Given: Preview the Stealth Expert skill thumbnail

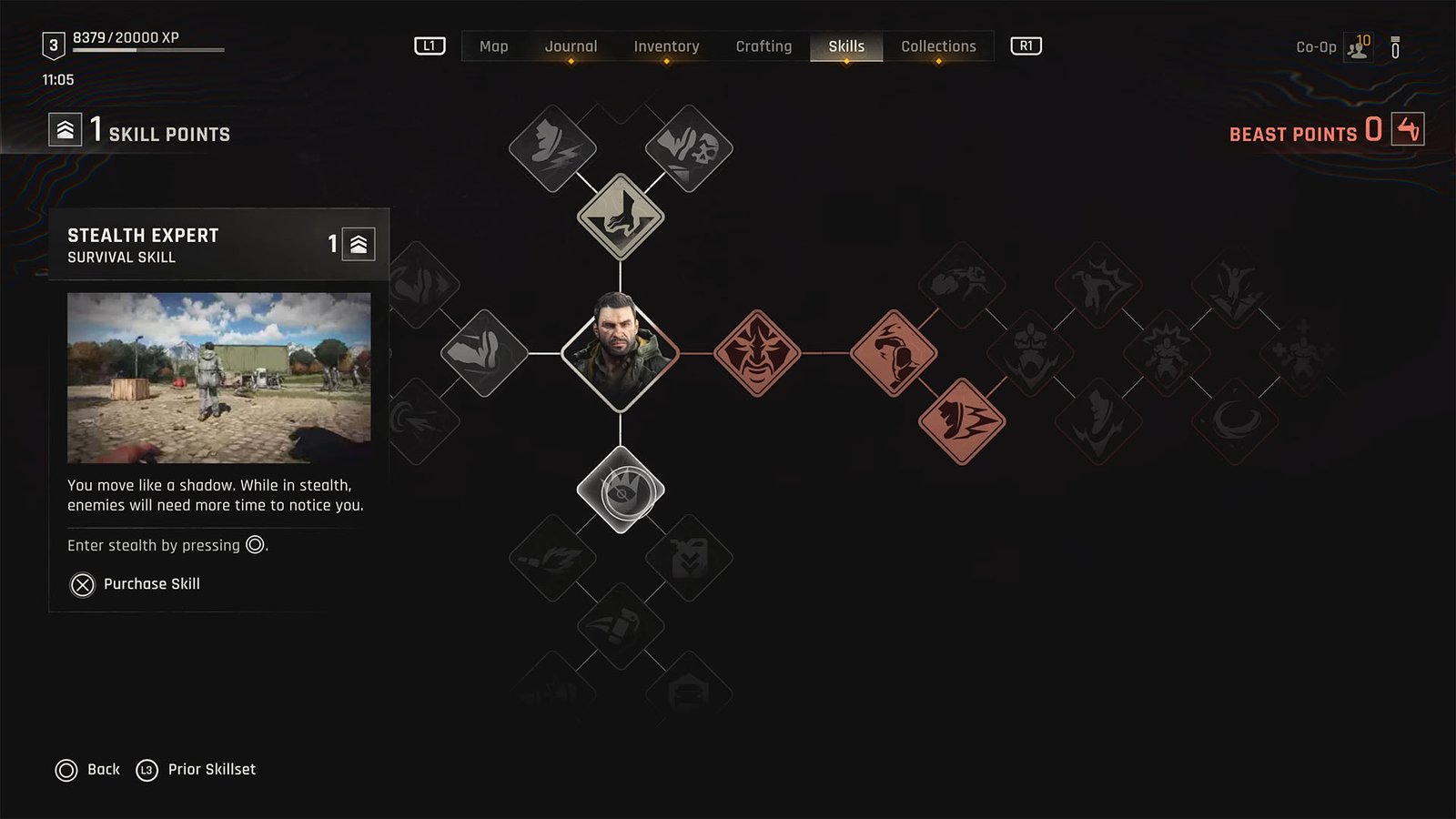Looking at the screenshot, I should [x=218, y=378].
